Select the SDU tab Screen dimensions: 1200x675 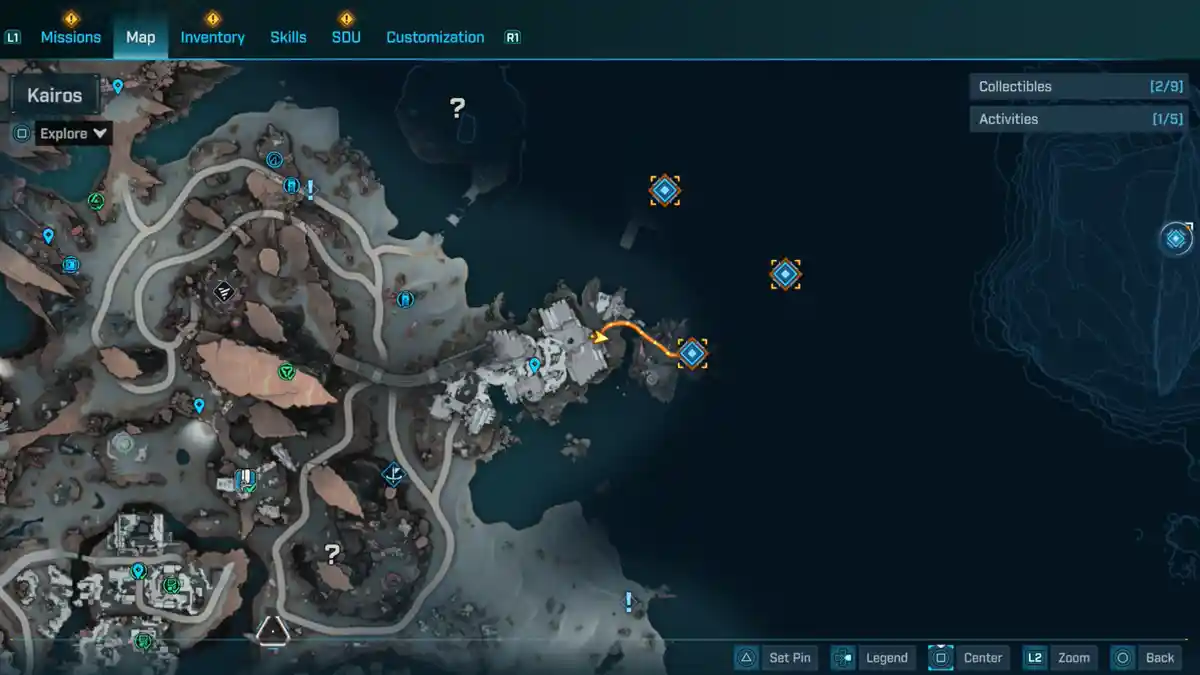(346, 37)
